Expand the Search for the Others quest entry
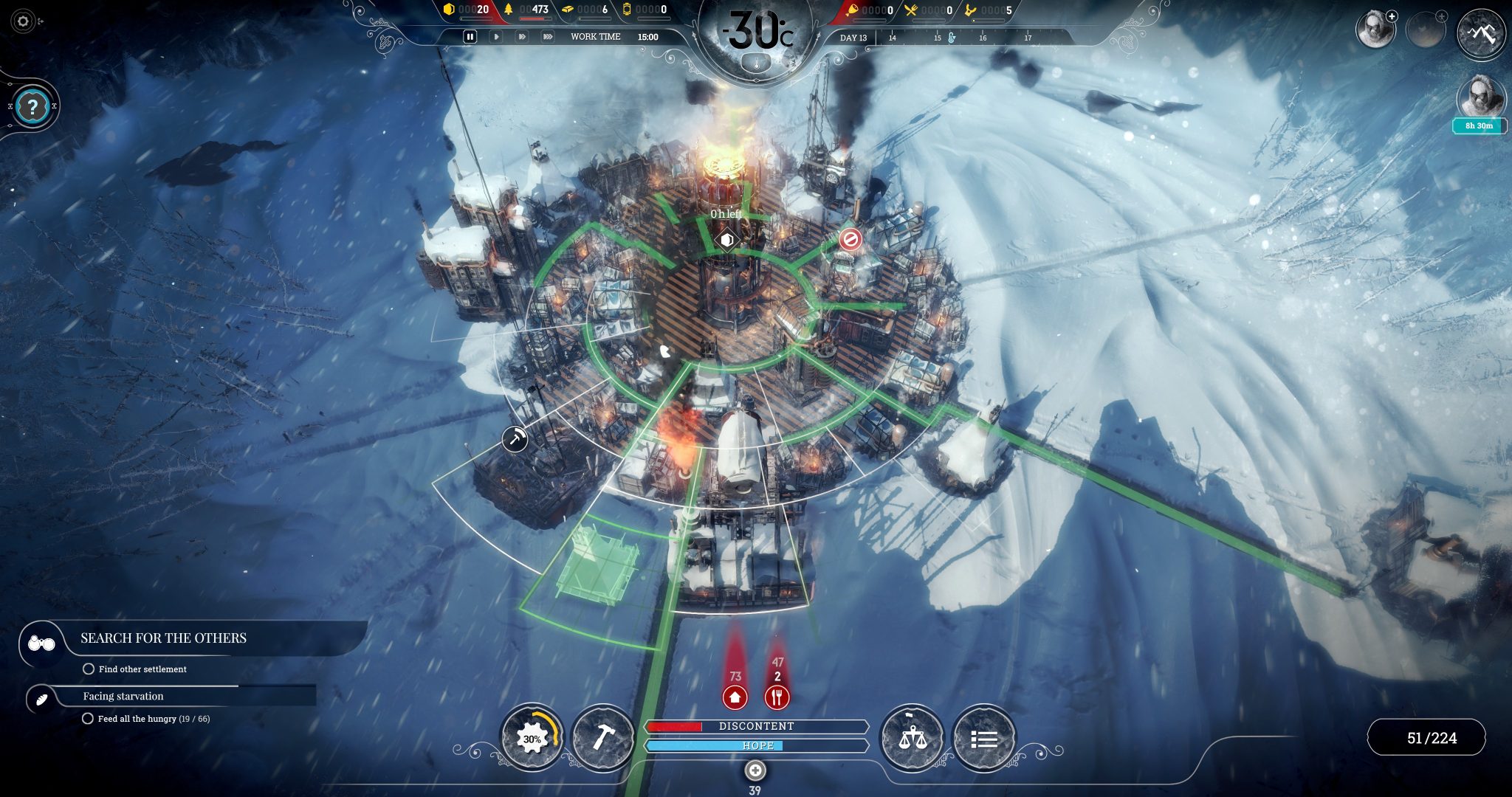This screenshot has width=1512, height=797. click(x=164, y=638)
